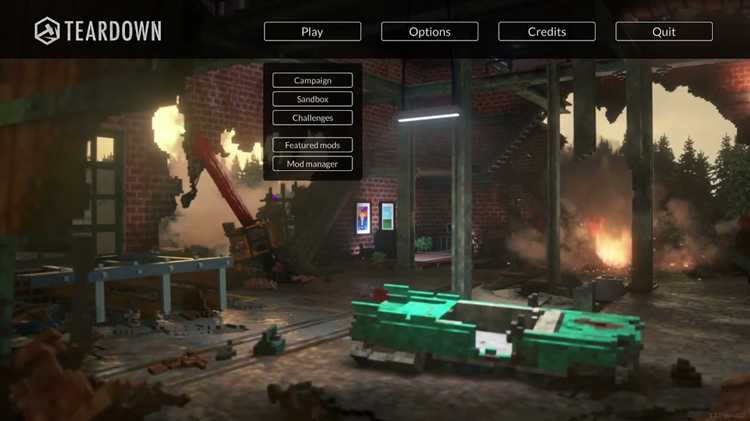The height and width of the screenshot is (421, 750).
Task: Choose Sandbox mode
Action: [312, 99]
